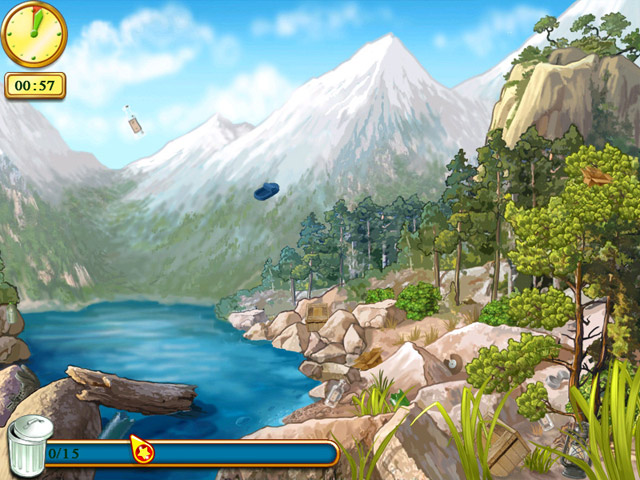Click the trash can icon
The width and height of the screenshot is (640, 480).
coord(30,446)
